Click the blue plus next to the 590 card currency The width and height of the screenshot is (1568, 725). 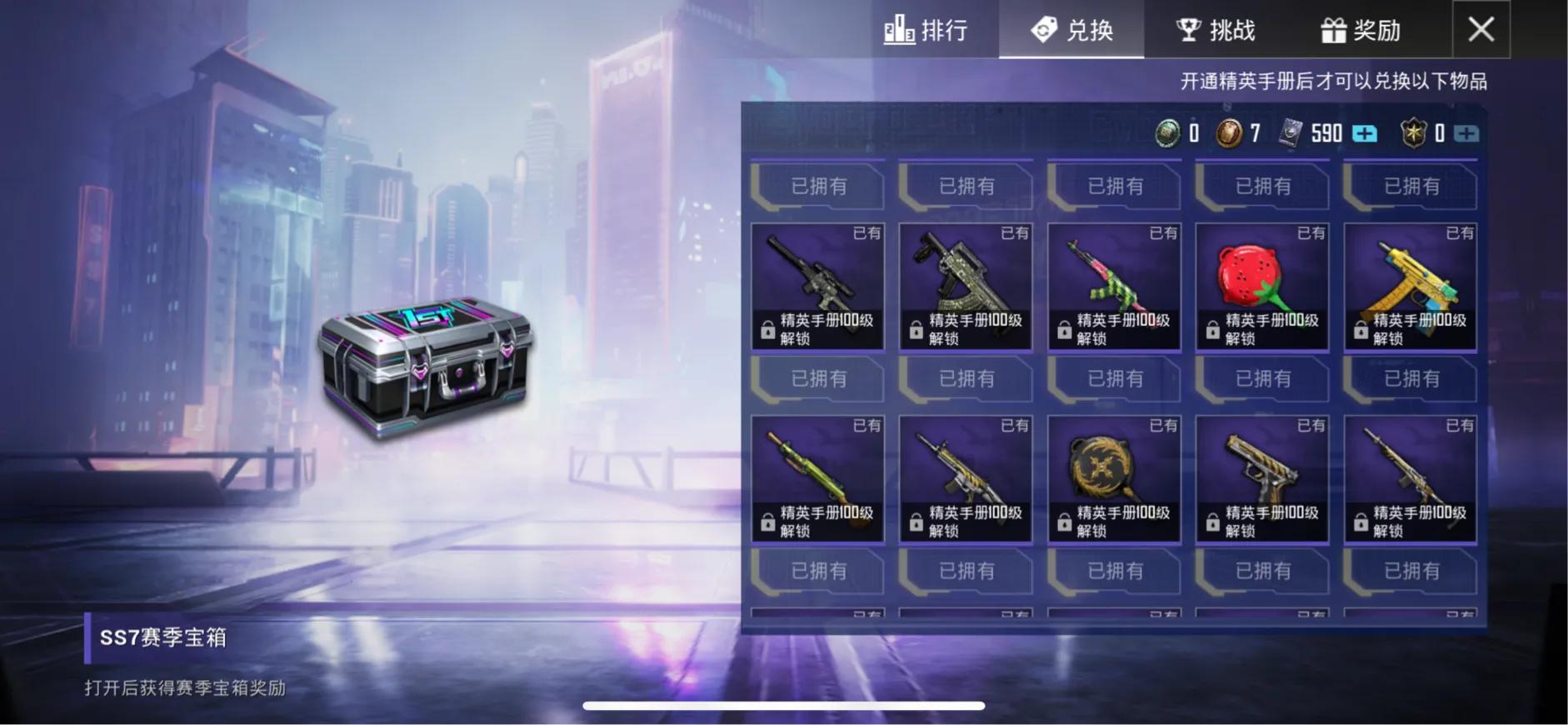[x=1364, y=133]
